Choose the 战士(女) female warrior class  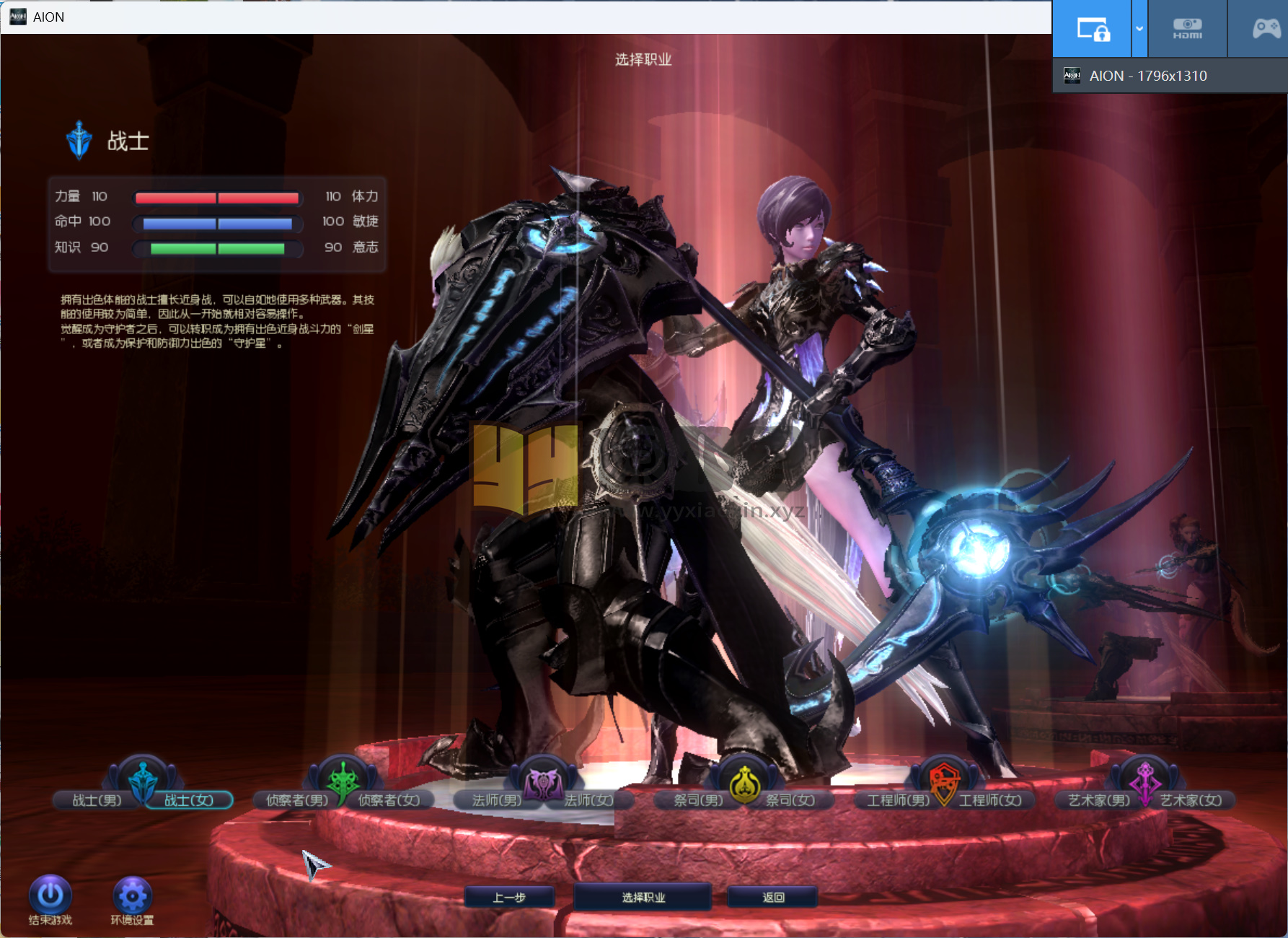point(189,800)
